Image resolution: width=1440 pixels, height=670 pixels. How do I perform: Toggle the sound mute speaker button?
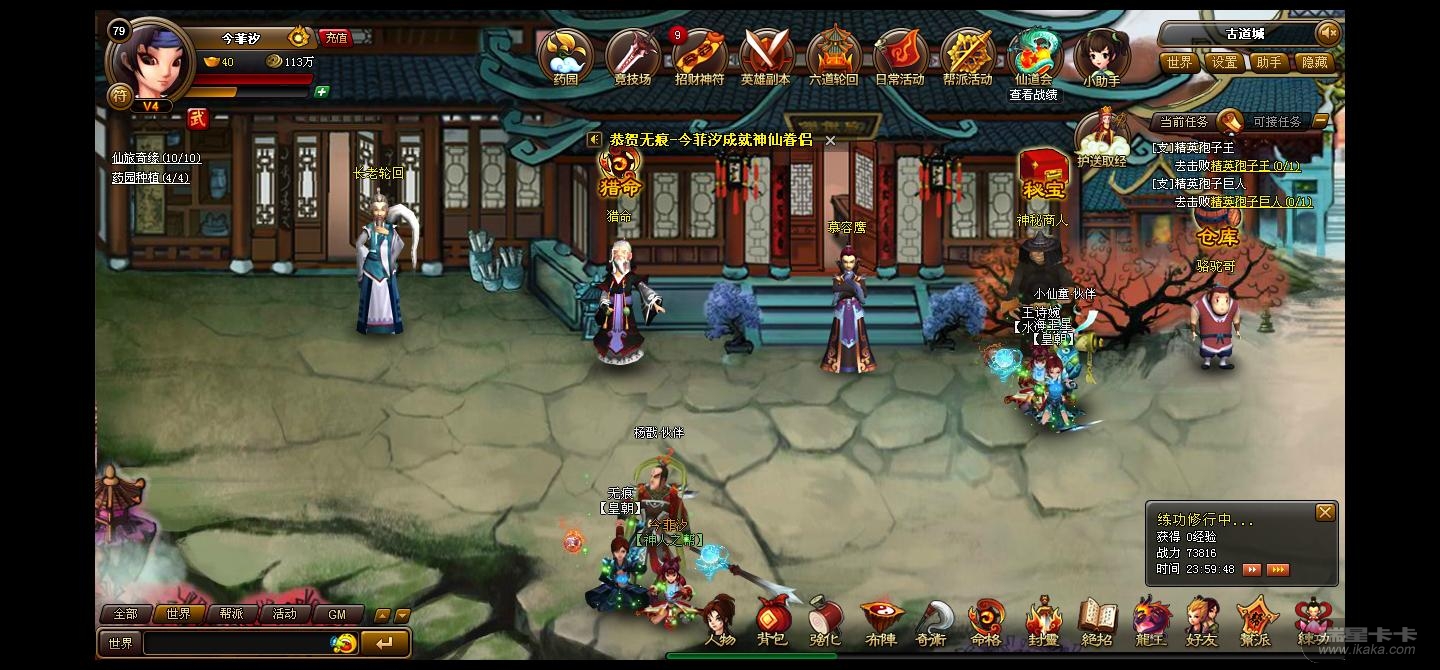point(1328,33)
